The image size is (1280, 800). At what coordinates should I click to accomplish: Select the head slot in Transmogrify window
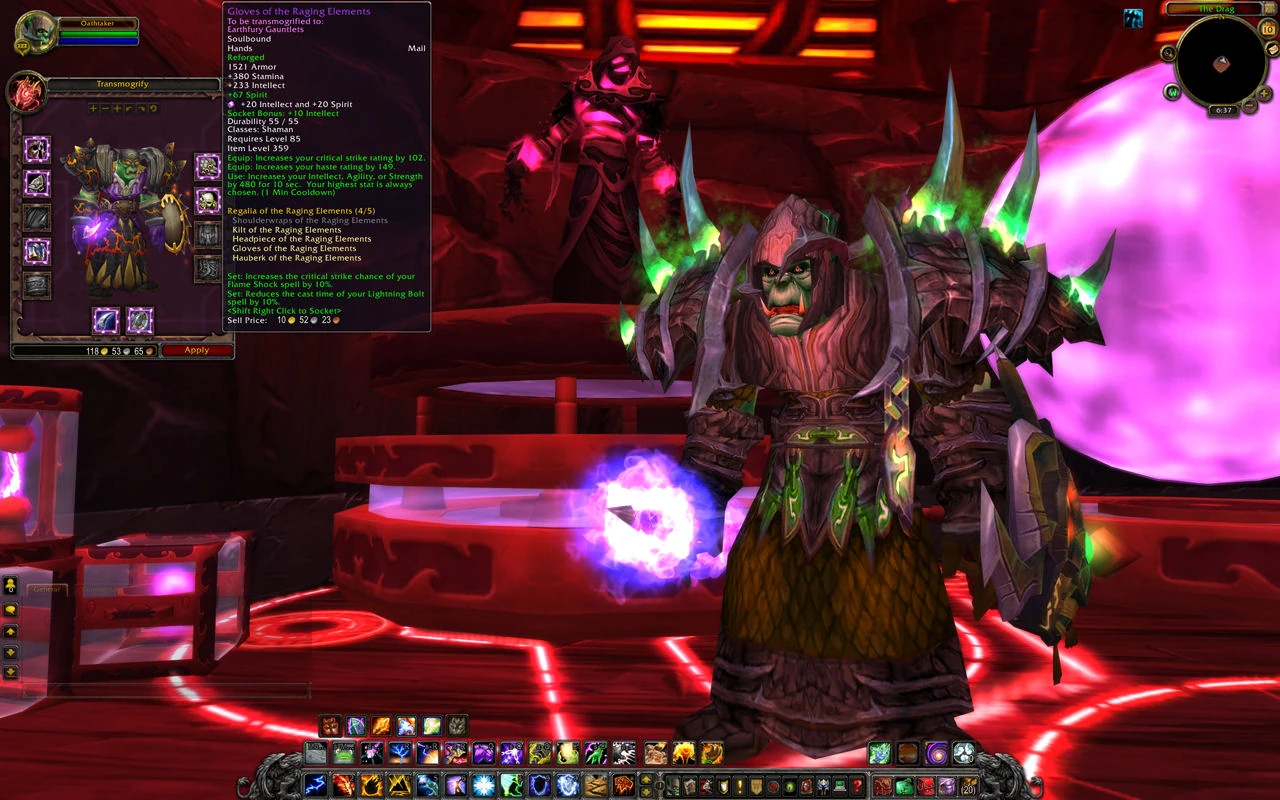click(37, 150)
